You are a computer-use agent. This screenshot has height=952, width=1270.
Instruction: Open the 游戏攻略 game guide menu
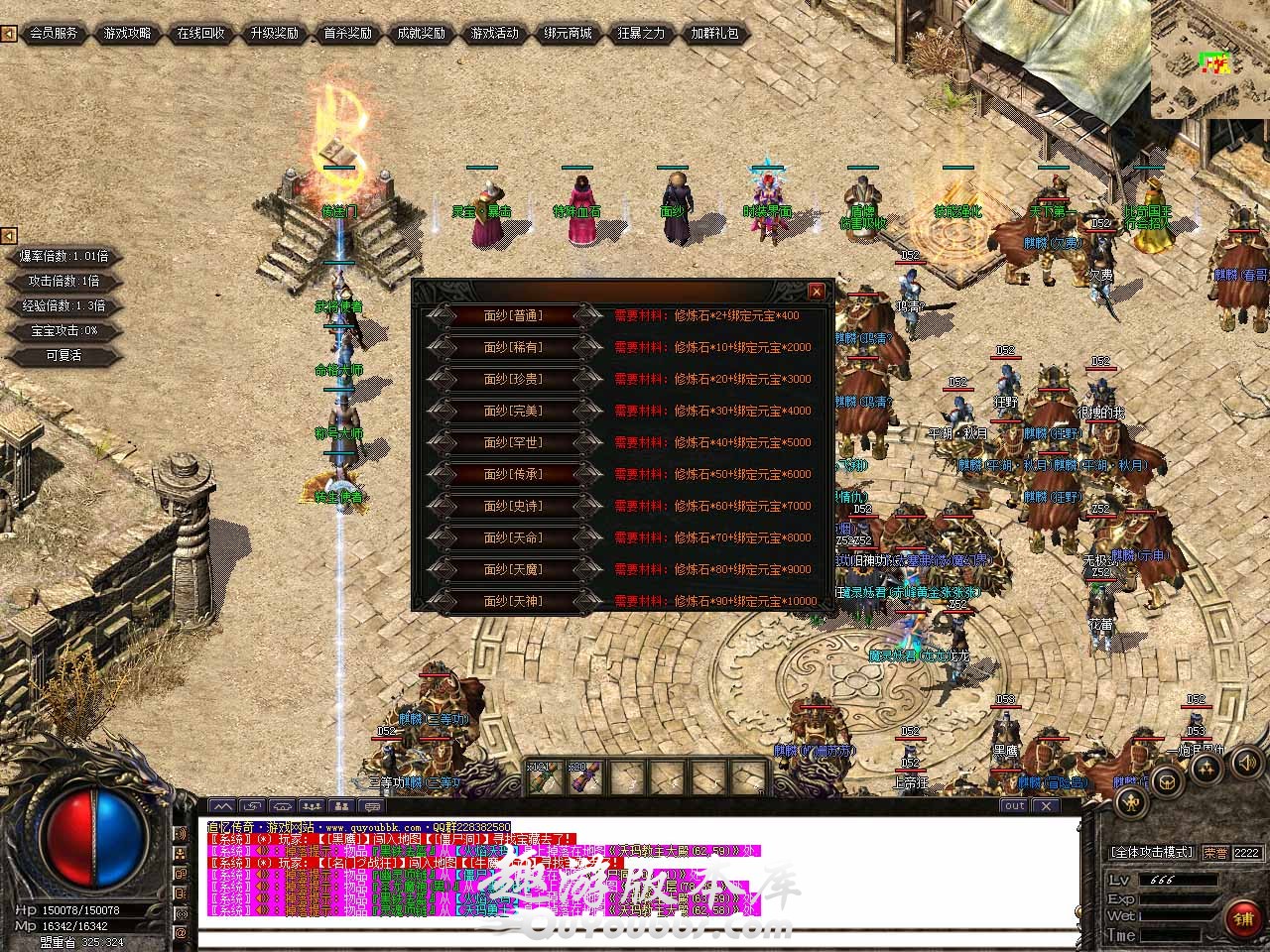(x=128, y=33)
